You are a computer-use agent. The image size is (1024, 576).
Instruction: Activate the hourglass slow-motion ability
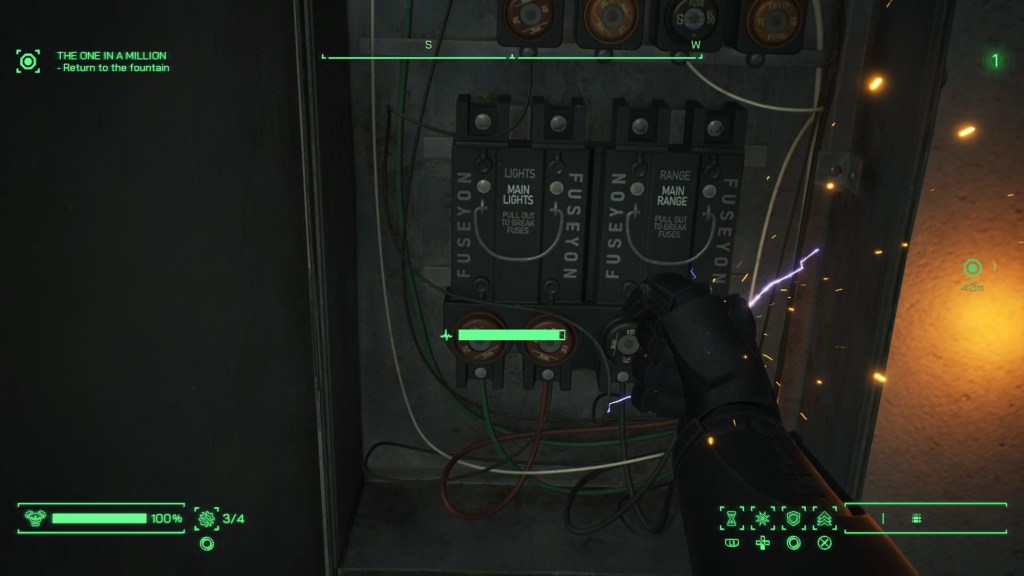coord(731,518)
